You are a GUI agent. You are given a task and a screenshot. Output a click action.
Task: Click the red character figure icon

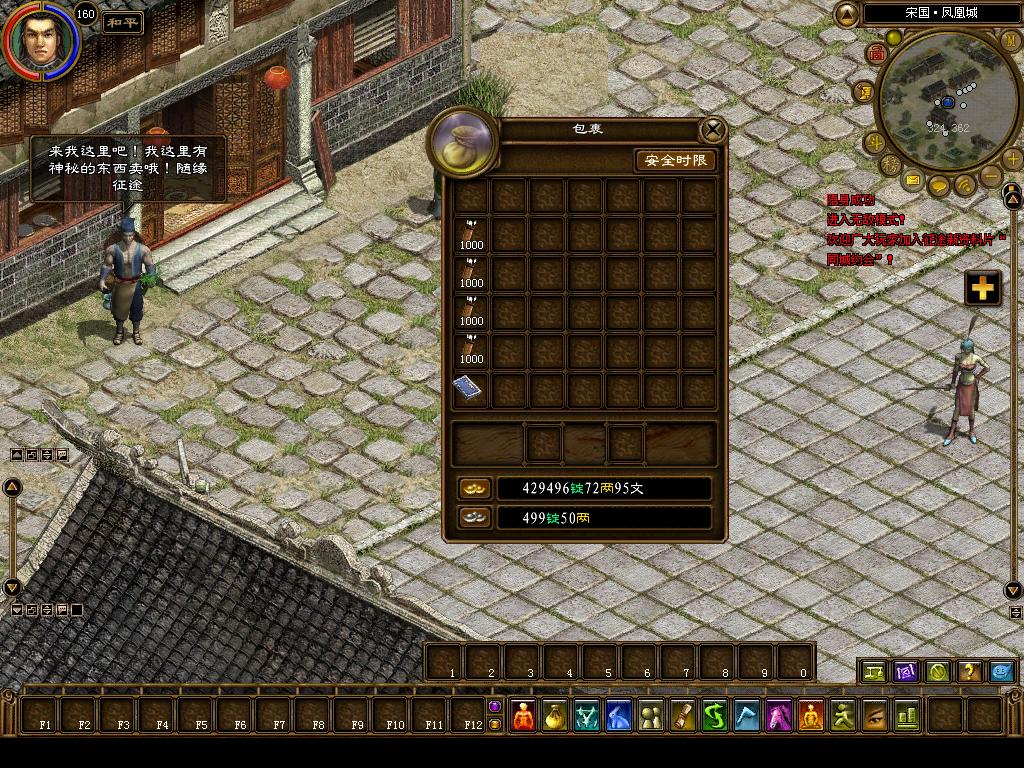tap(523, 715)
